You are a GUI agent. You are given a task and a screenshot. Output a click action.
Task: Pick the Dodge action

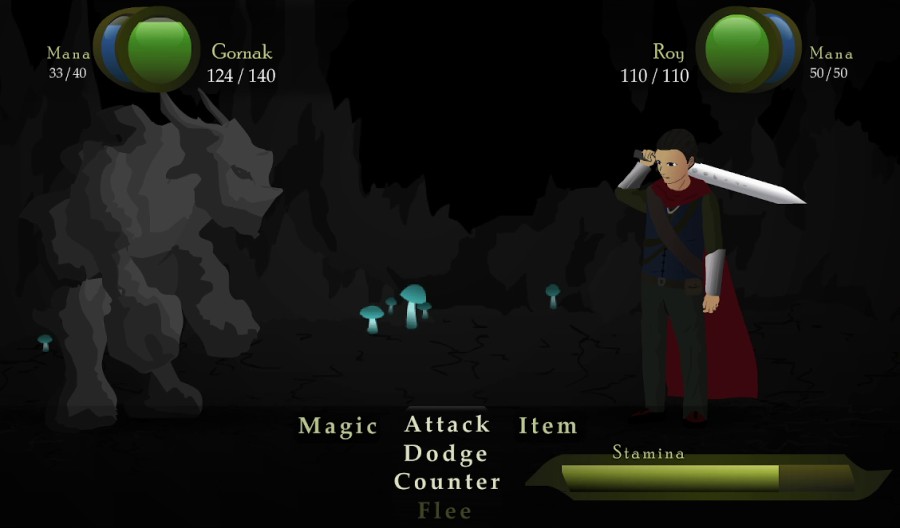click(446, 454)
